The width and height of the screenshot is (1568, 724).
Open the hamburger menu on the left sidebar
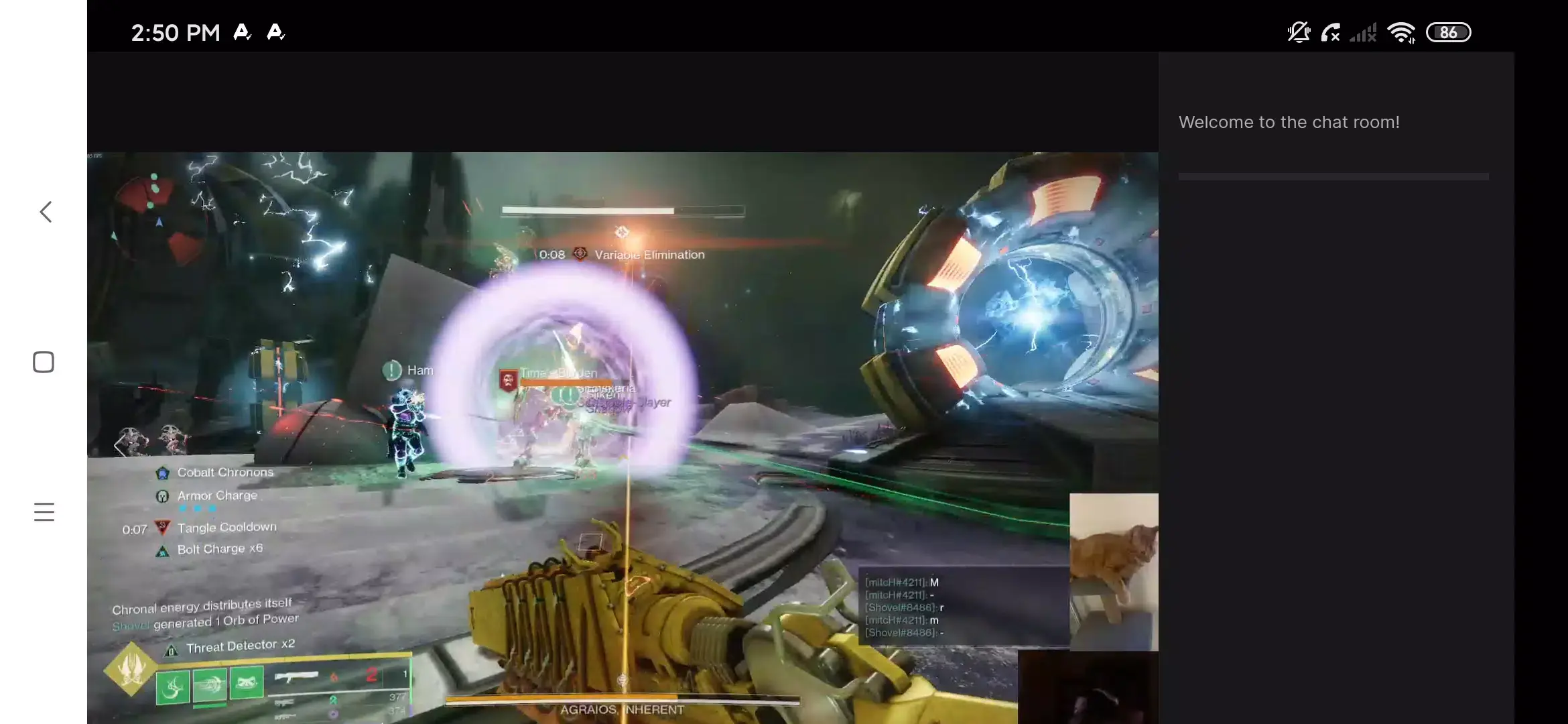click(44, 511)
